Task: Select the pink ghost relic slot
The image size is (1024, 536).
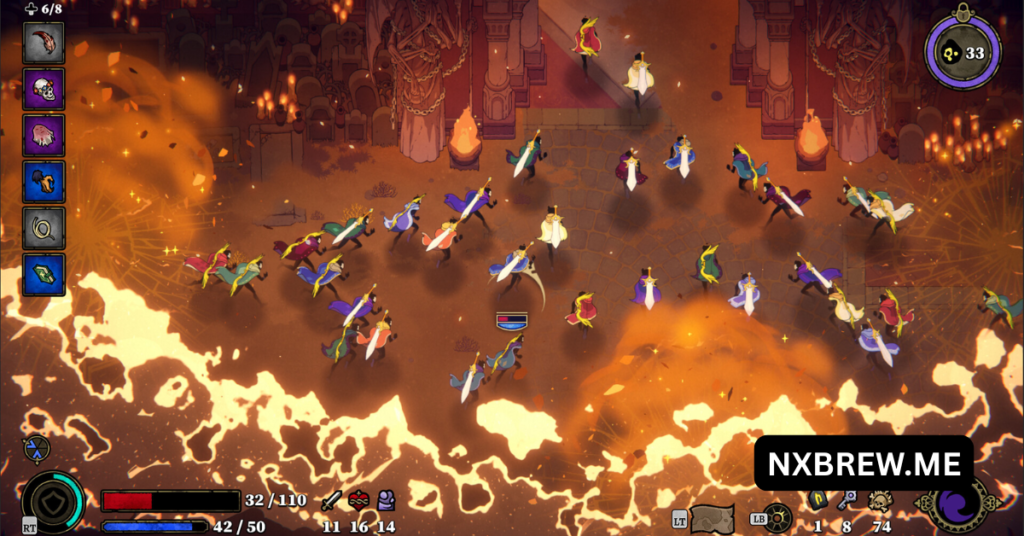Action: coord(44,135)
